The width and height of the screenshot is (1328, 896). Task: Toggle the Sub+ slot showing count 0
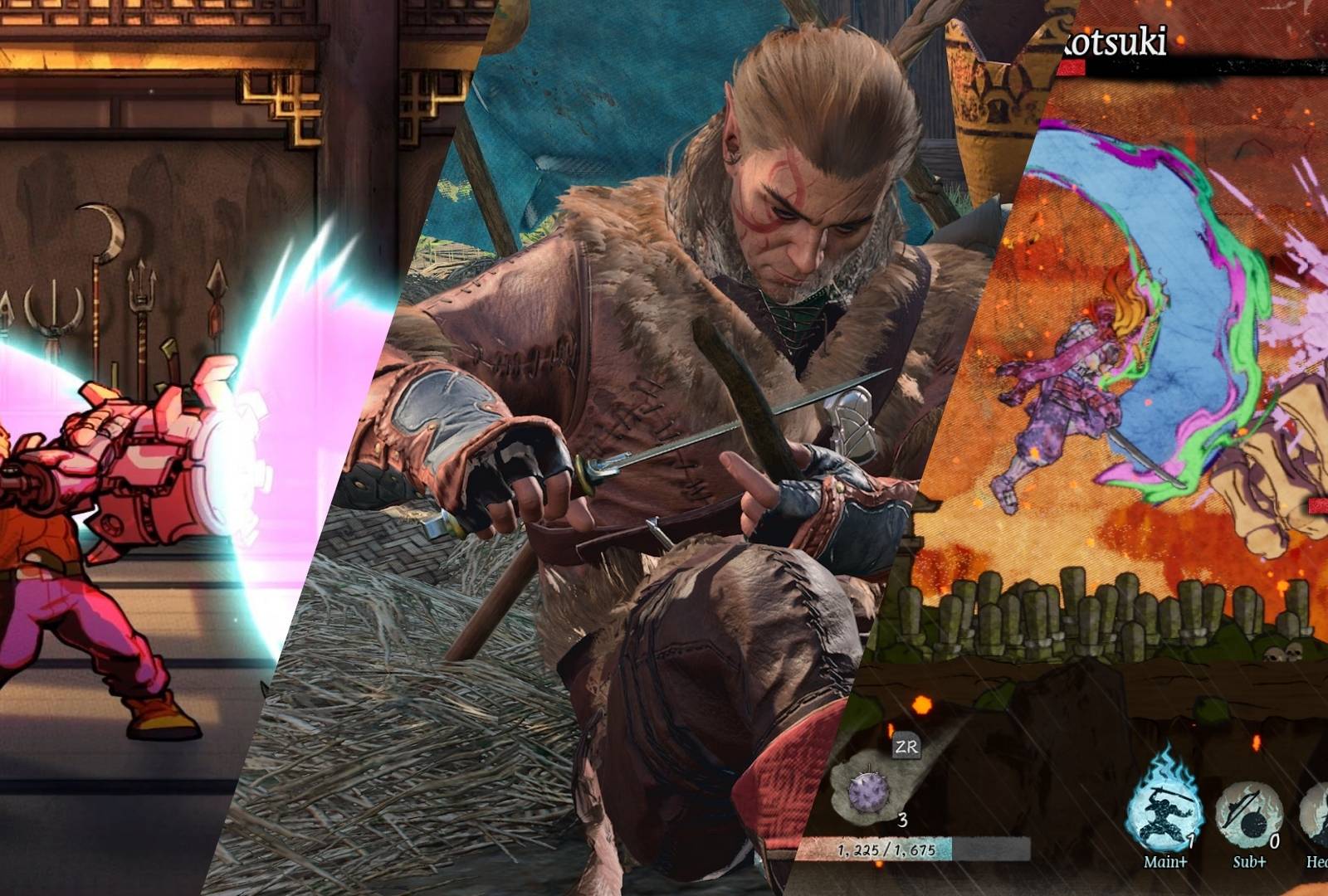pyautogui.click(x=1250, y=815)
